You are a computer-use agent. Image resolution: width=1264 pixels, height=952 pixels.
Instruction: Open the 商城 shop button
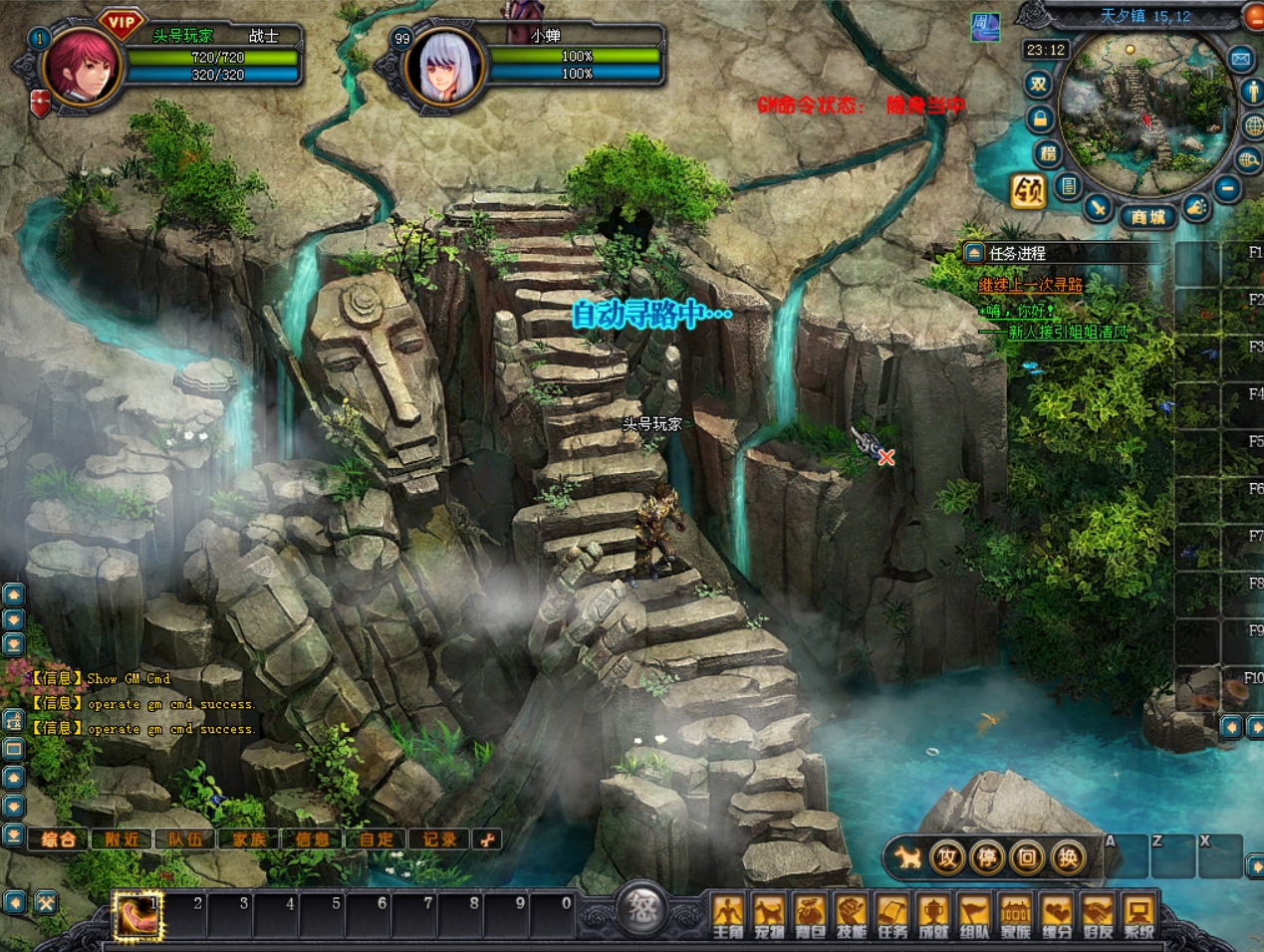click(1147, 216)
